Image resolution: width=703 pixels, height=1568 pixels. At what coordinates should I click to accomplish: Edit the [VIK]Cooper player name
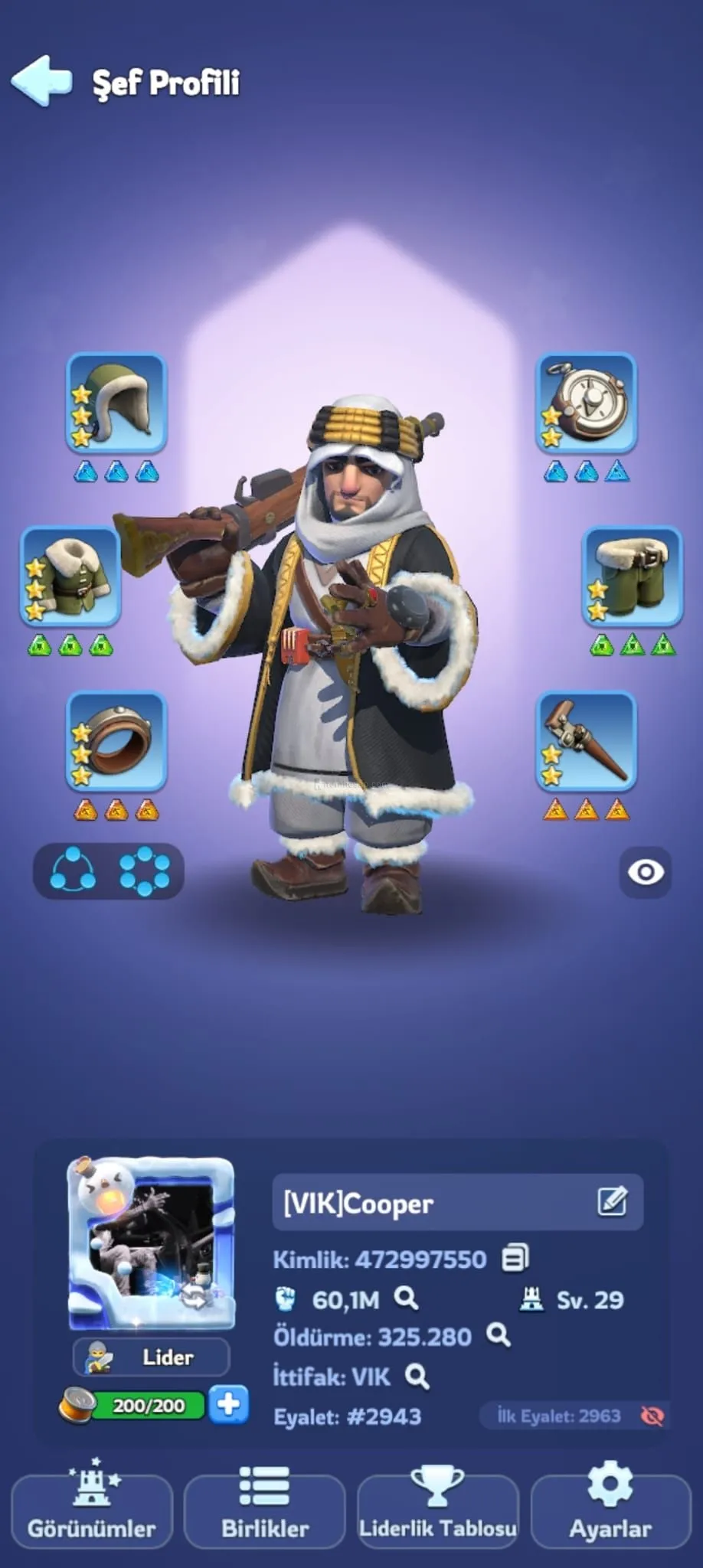click(x=612, y=1202)
